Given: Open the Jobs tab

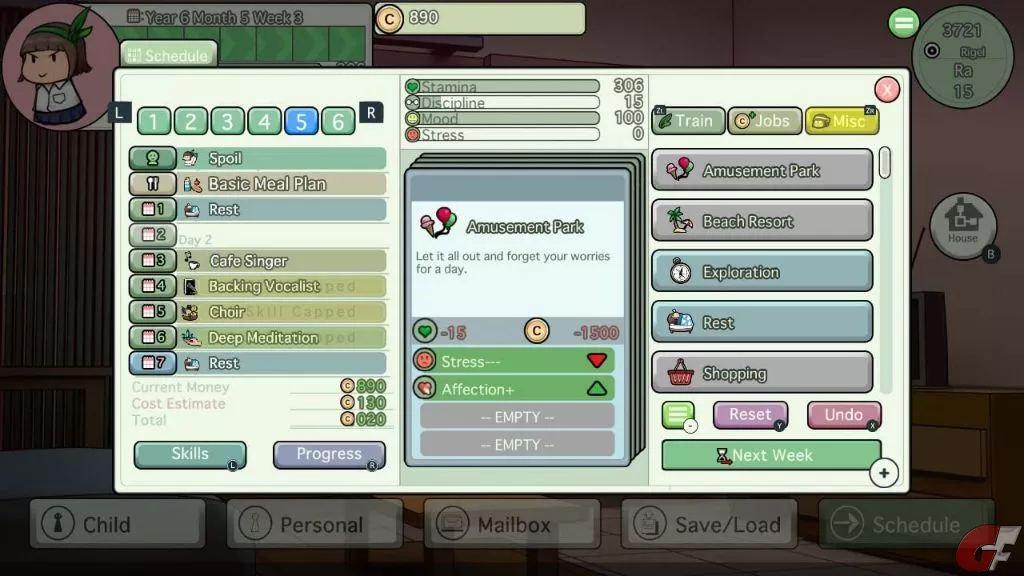Looking at the screenshot, I should (x=764, y=121).
